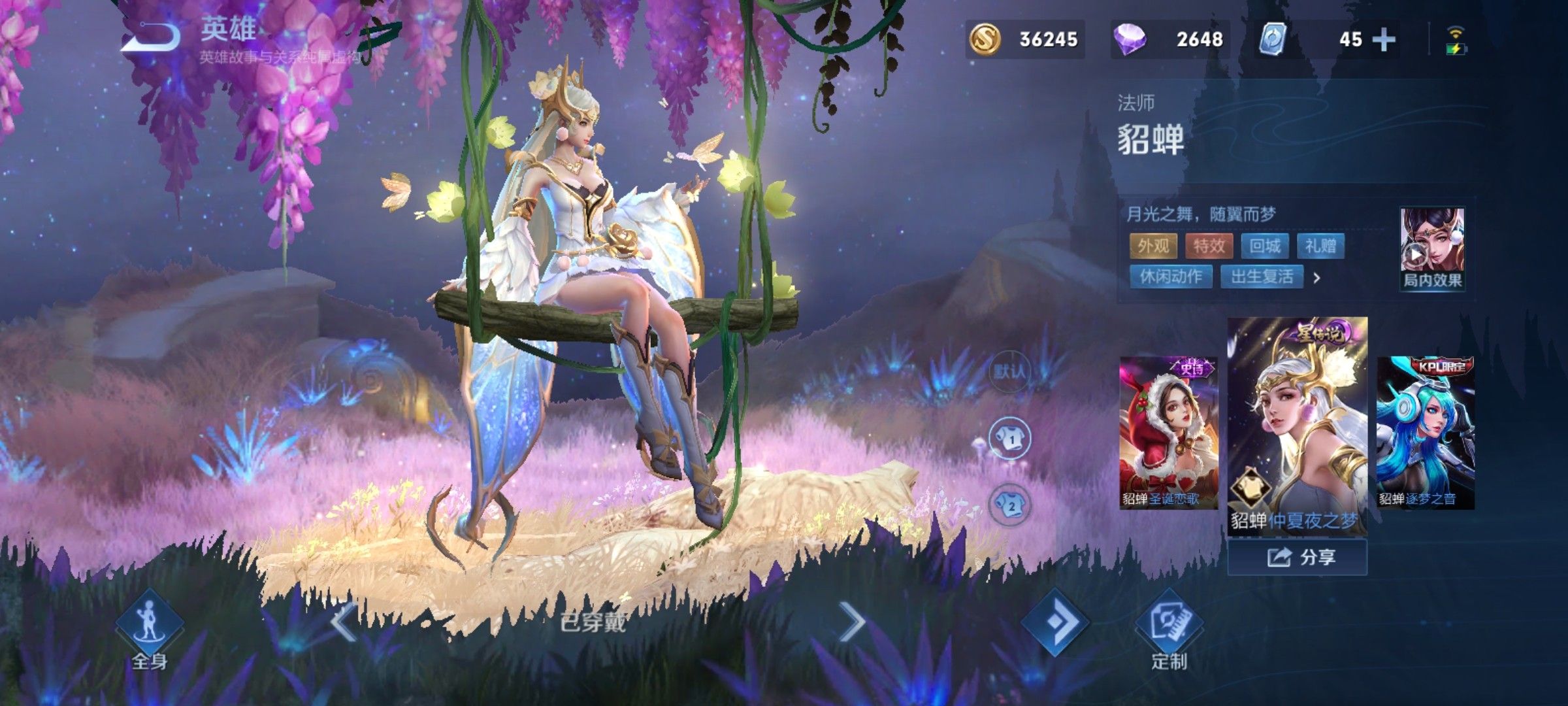Choose the 逐梦之音 KPL skin card
This screenshot has height=706, width=1568.
pyautogui.click(x=1426, y=432)
